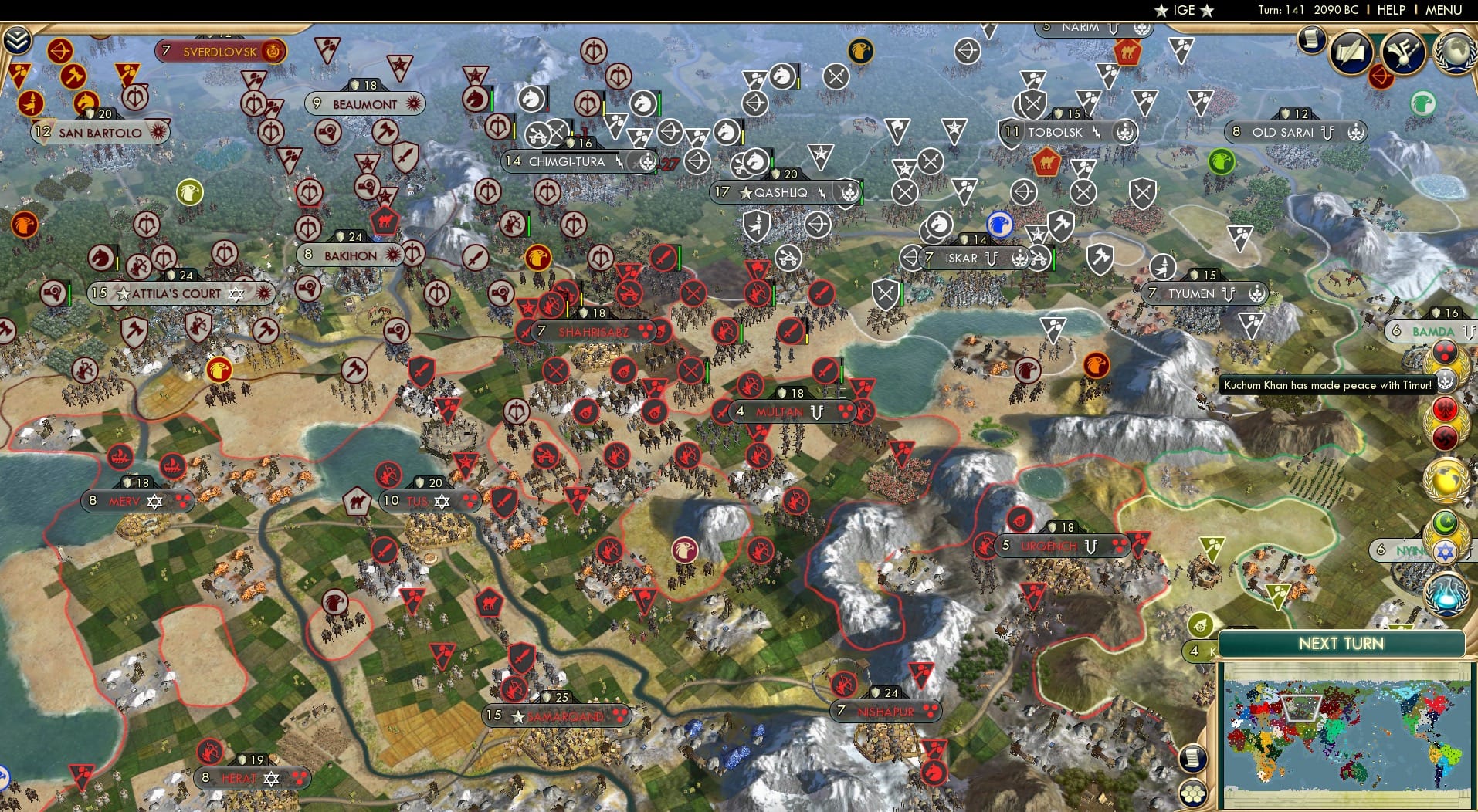Open the Diplomacy overview laurel globe icon
This screenshot has width=1478, height=812.
point(1455,51)
